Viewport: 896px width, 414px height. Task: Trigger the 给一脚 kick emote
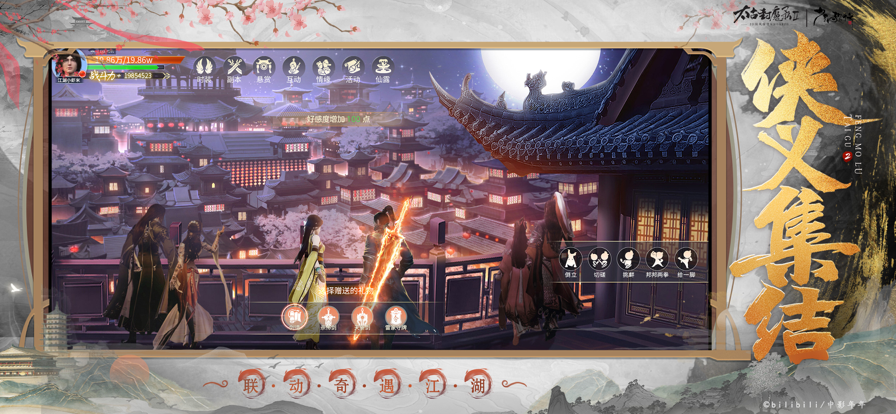[685, 260]
